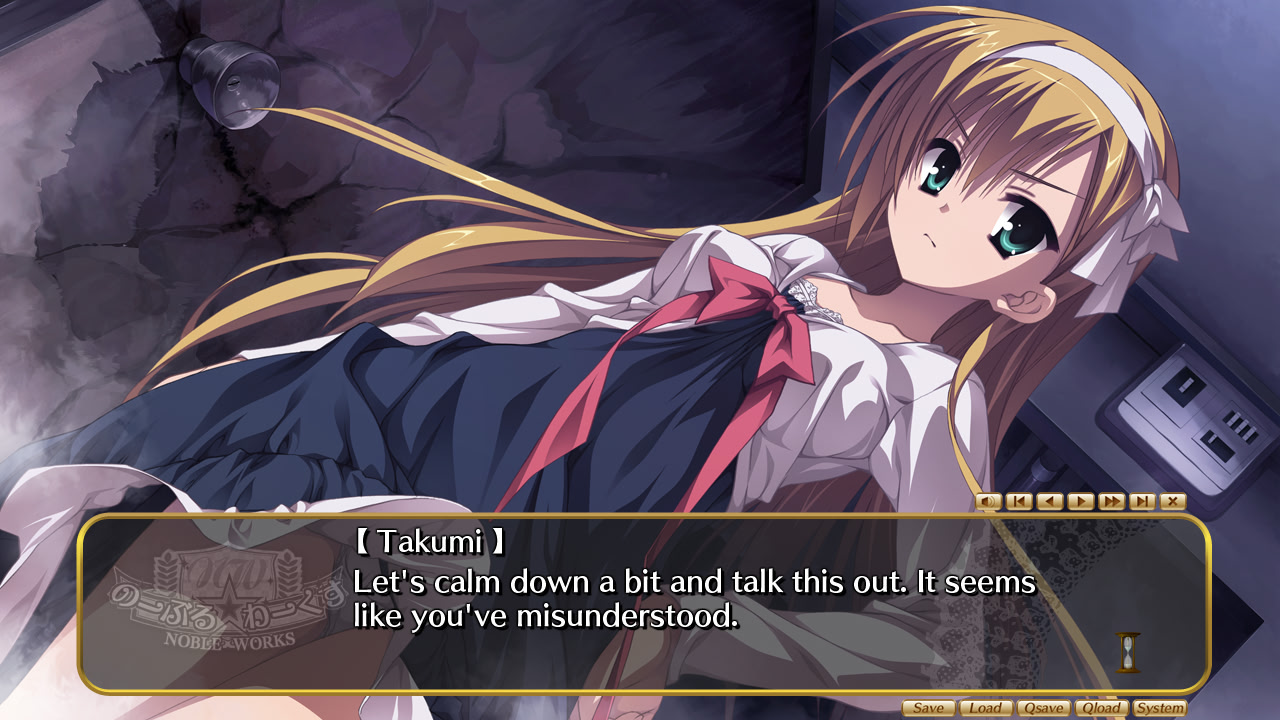The height and width of the screenshot is (720, 1280).
Task: Open the System settings
Action: [x=1160, y=708]
